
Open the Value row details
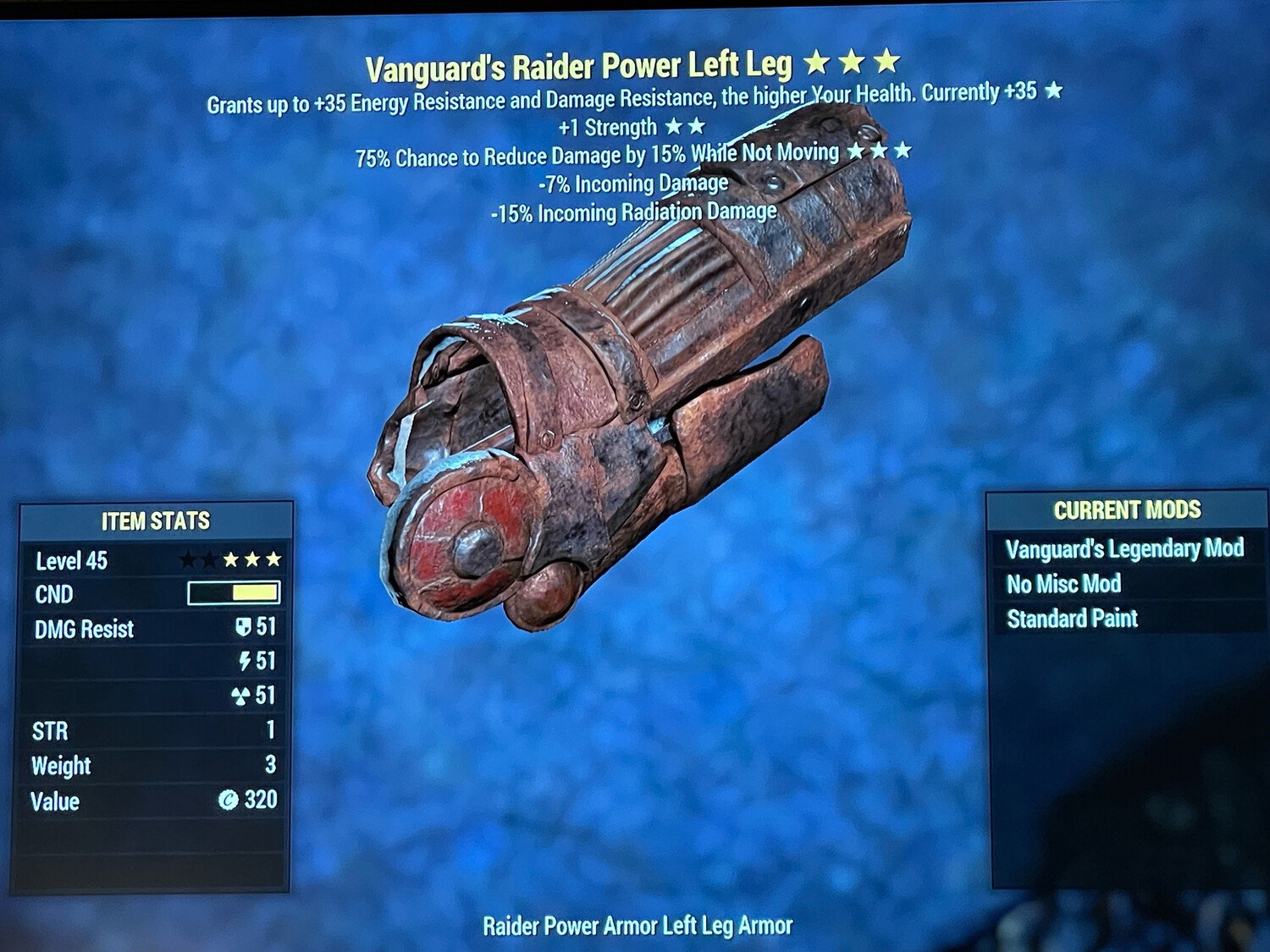click(x=54, y=800)
